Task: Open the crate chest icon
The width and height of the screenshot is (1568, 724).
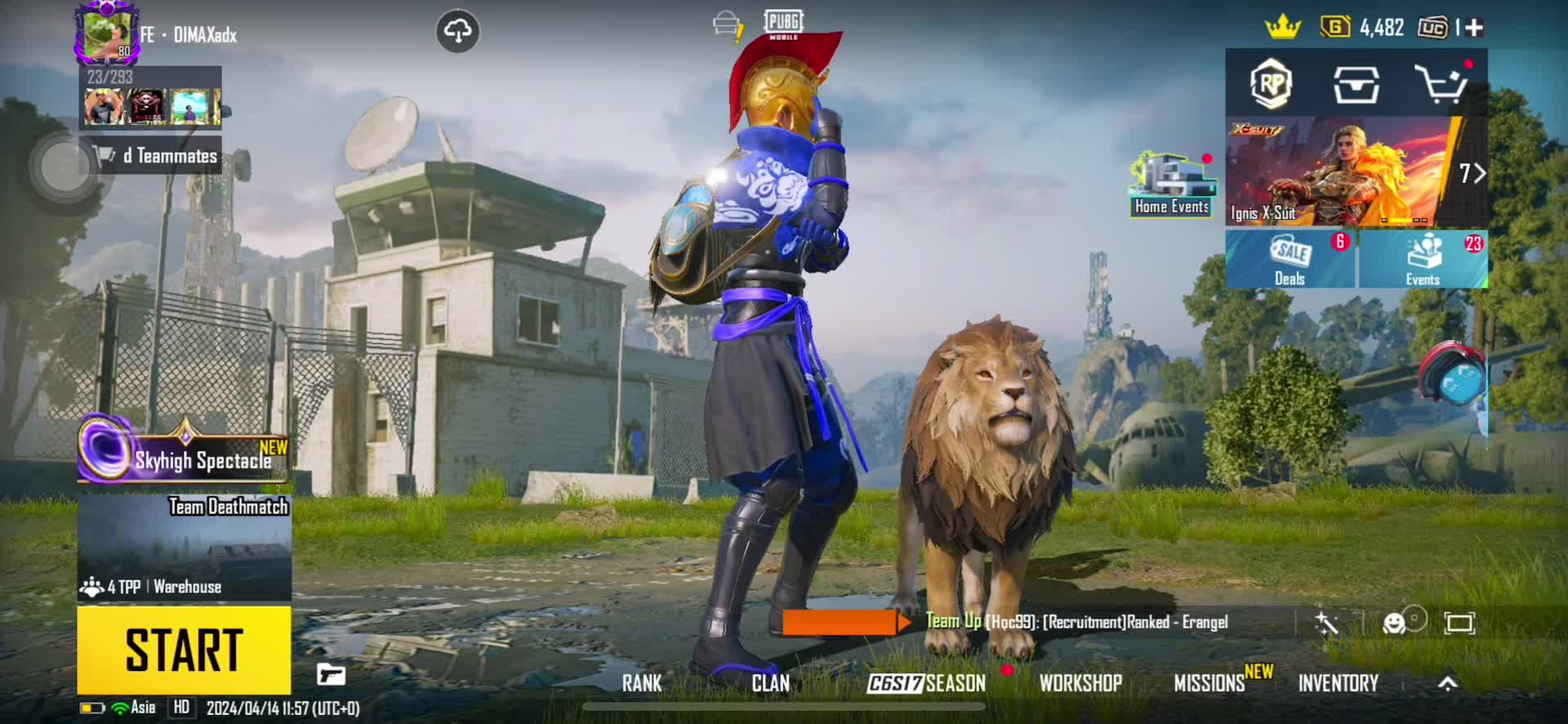Action: click(x=1356, y=84)
